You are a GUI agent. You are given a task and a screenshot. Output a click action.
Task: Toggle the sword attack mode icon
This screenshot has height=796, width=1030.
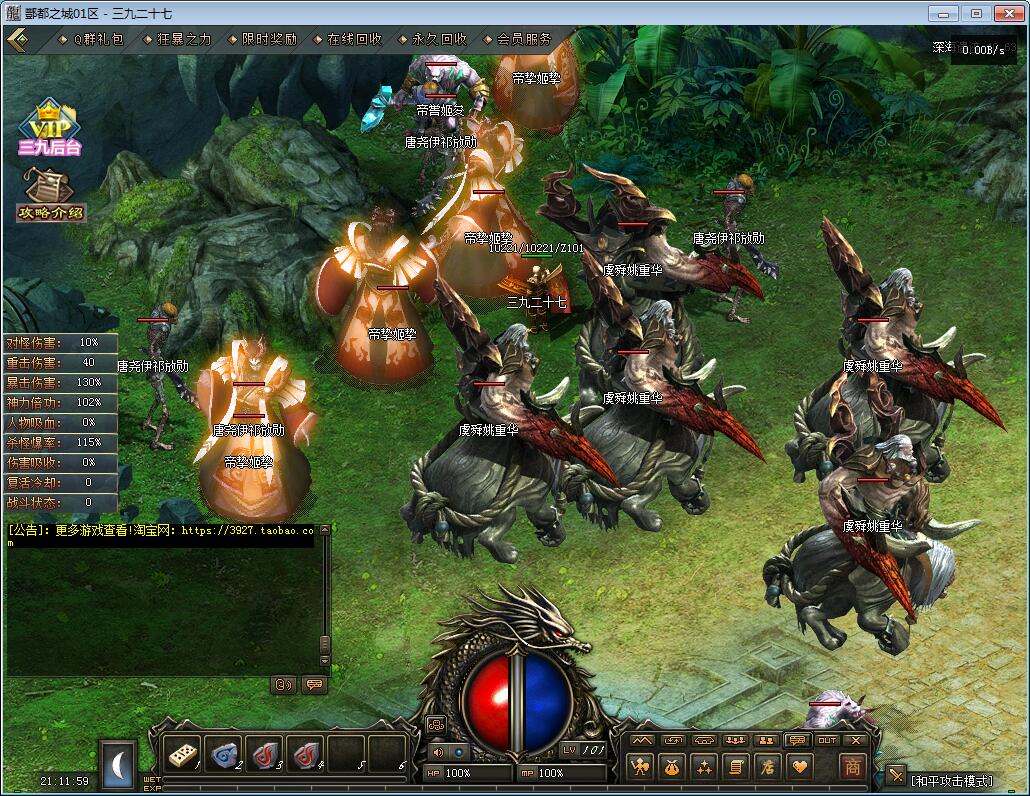pos(895,776)
